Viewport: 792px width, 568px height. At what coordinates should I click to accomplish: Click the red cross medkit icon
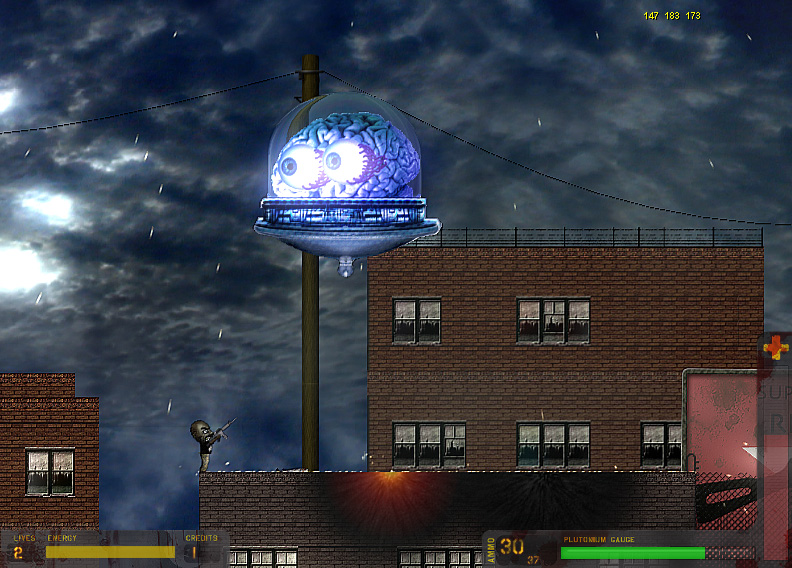(775, 347)
